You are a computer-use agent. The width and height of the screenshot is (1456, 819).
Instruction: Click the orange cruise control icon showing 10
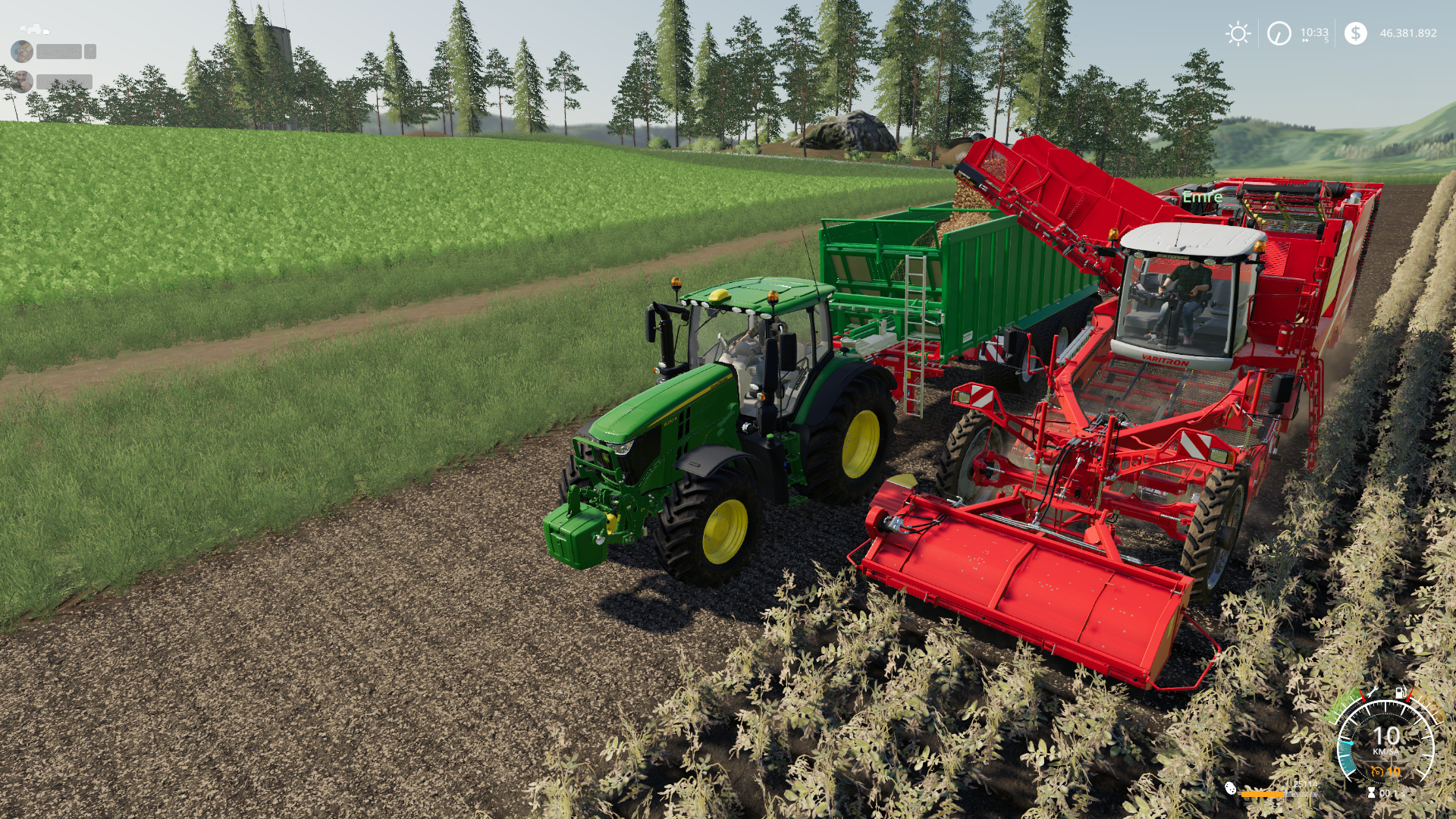(x=1385, y=771)
